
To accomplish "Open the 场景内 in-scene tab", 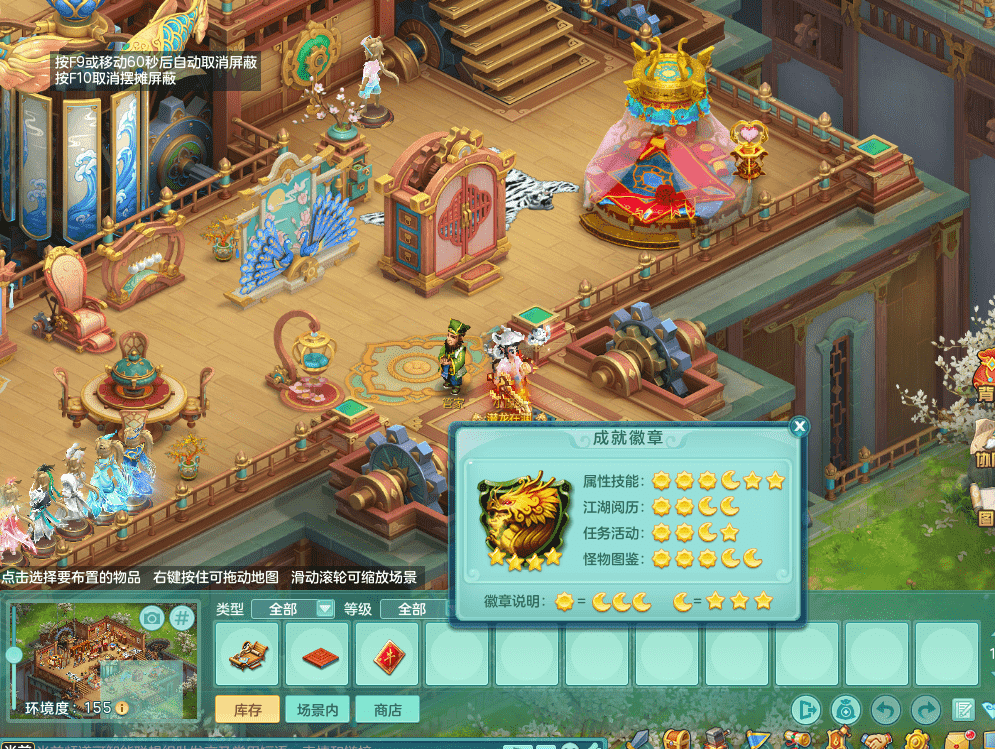I will [317, 710].
